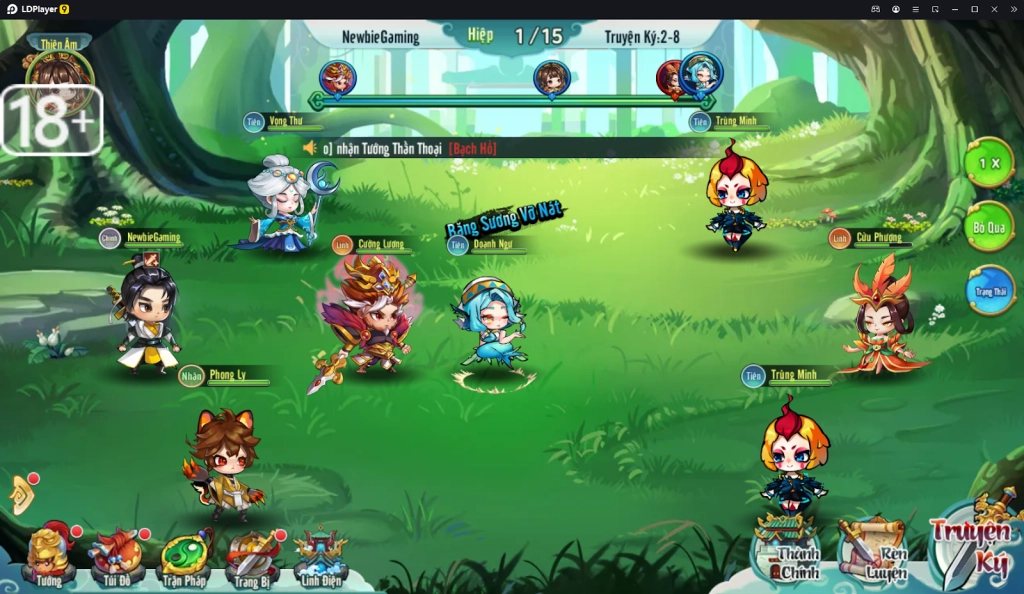Skip the battle with Bỏ Qua
The width and height of the screenshot is (1024, 594).
point(988,227)
